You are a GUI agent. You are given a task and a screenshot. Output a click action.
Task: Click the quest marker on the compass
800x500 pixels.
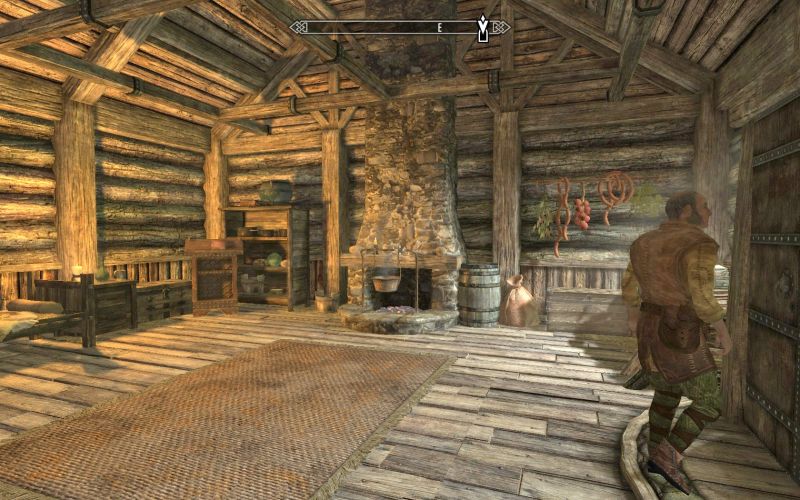click(x=484, y=28)
